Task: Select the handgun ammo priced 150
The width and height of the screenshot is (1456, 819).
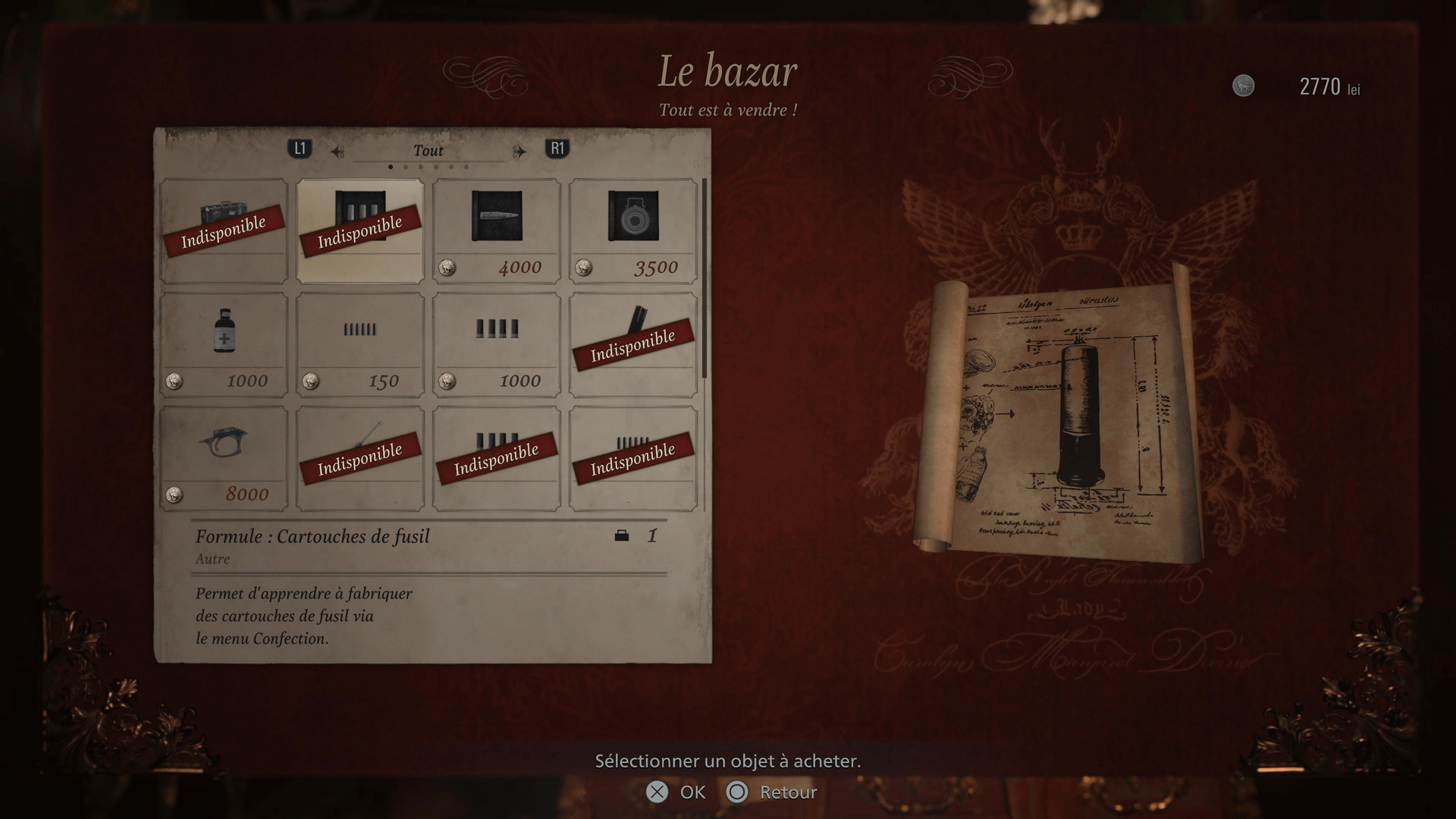Action: (x=360, y=345)
